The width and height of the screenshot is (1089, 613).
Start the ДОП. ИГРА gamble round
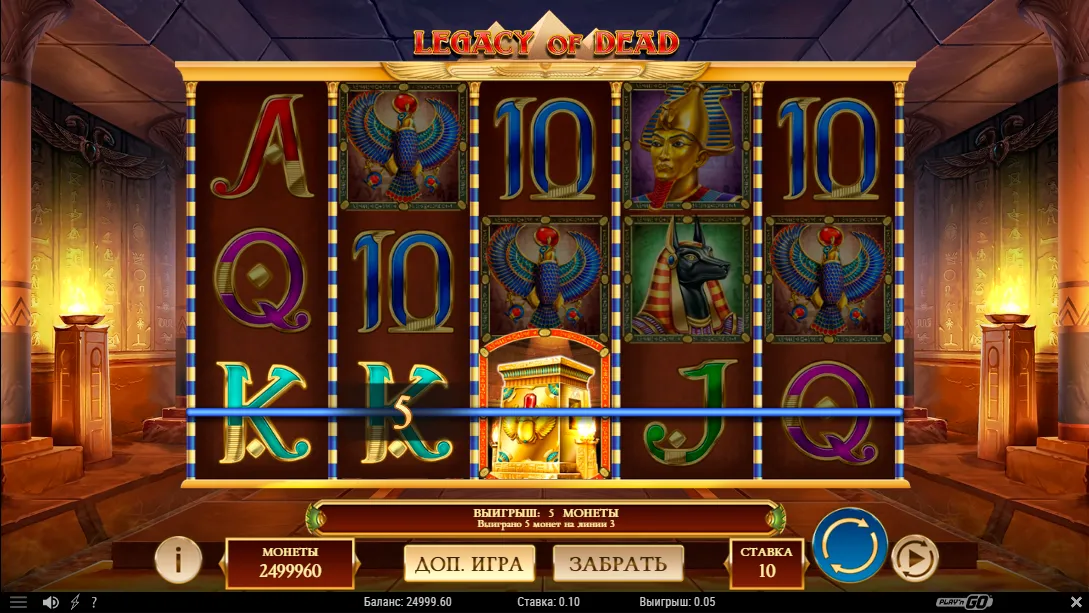click(x=469, y=564)
